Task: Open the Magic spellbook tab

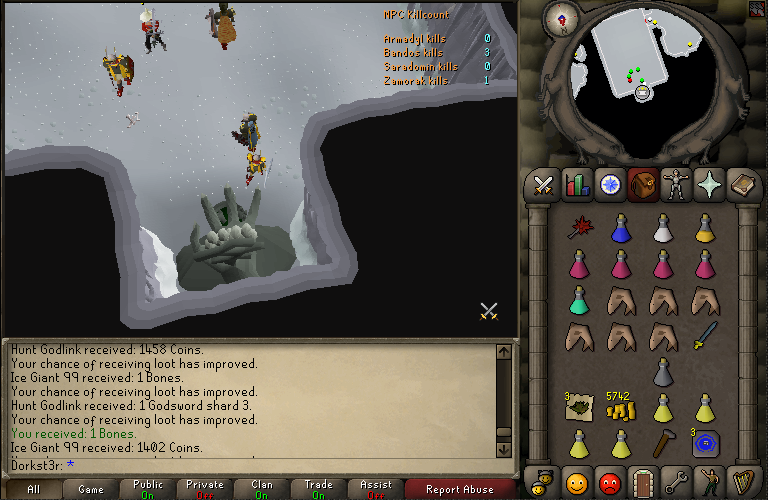Action: (744, 185)
